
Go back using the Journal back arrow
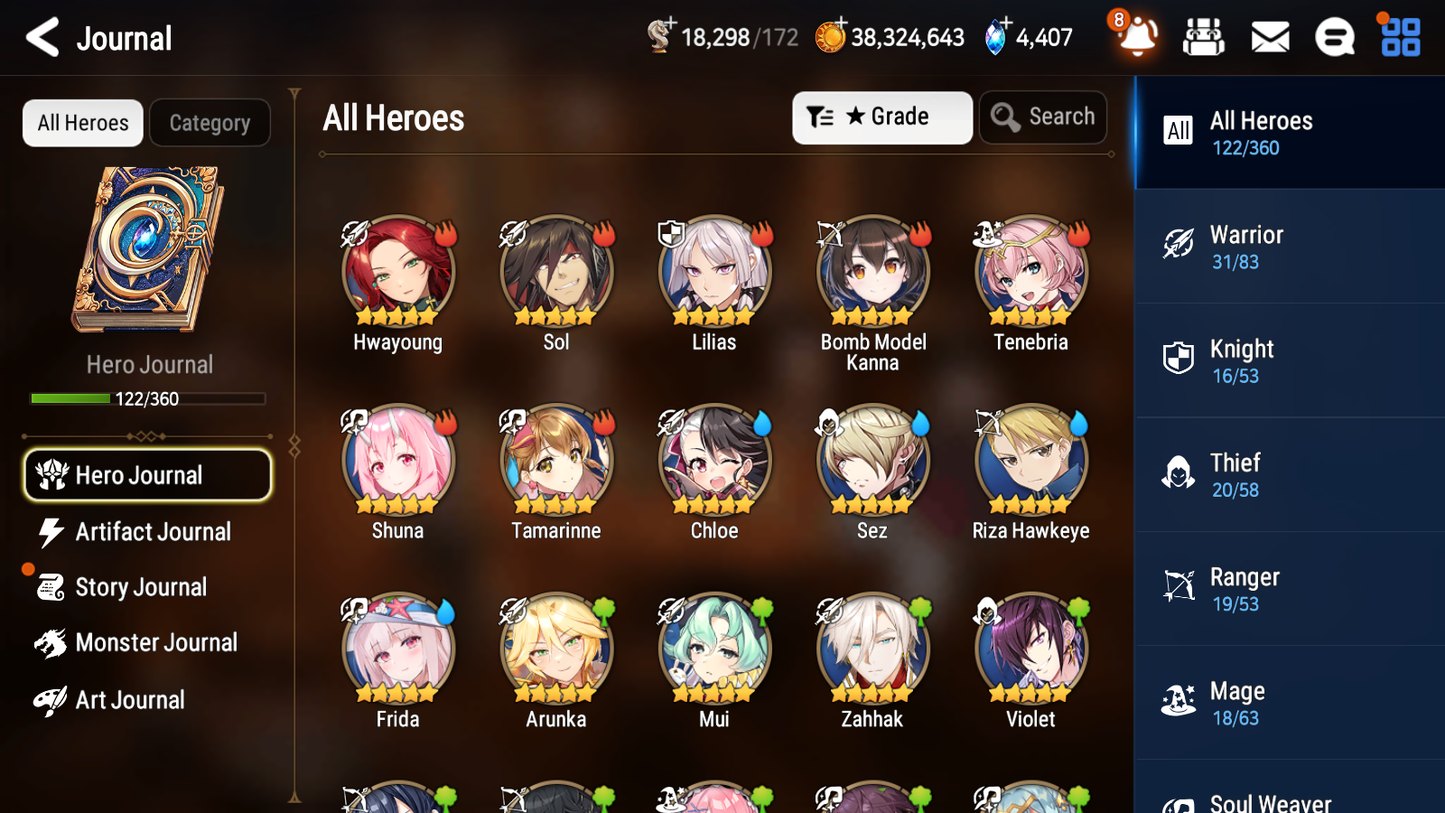pos(41,37)
